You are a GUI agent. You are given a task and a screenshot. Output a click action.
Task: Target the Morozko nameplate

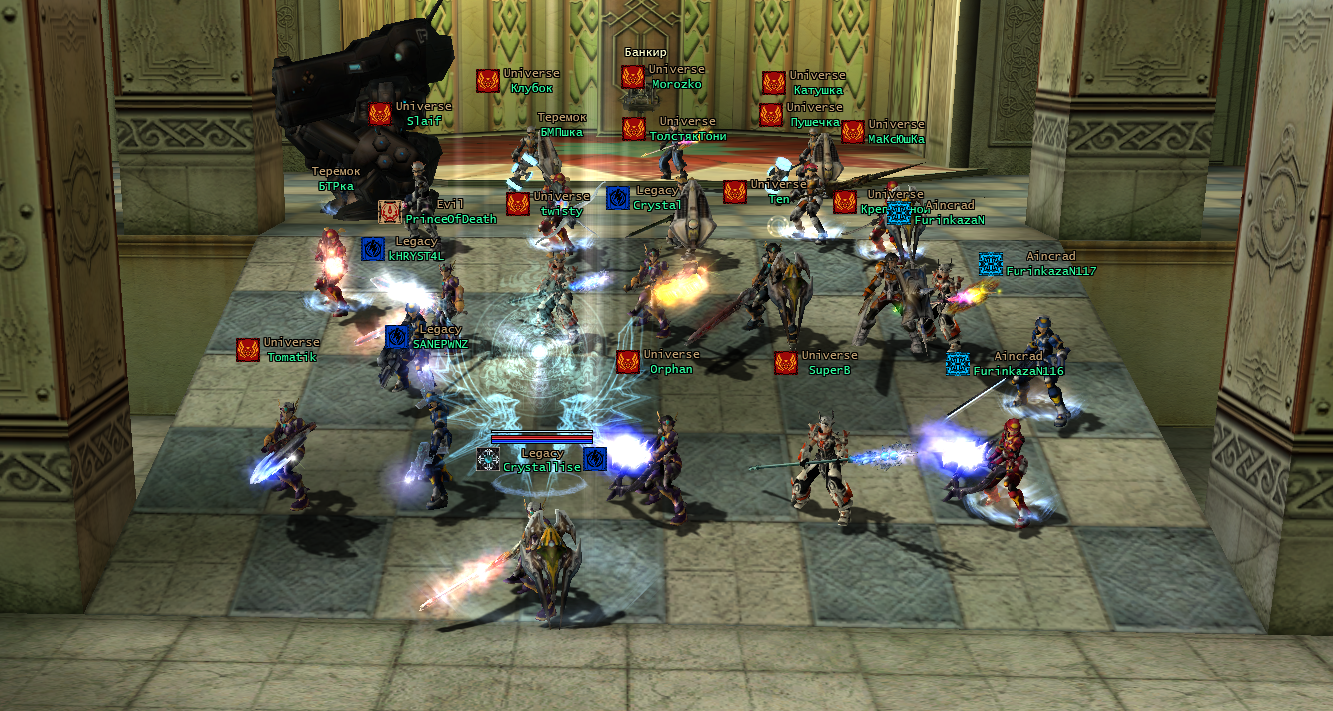[676, 84]
